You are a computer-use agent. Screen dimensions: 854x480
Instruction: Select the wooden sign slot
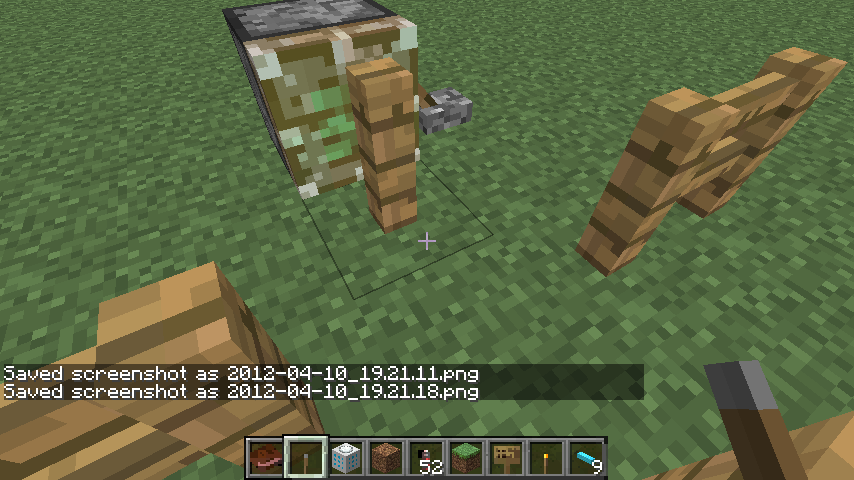(506, 459)
